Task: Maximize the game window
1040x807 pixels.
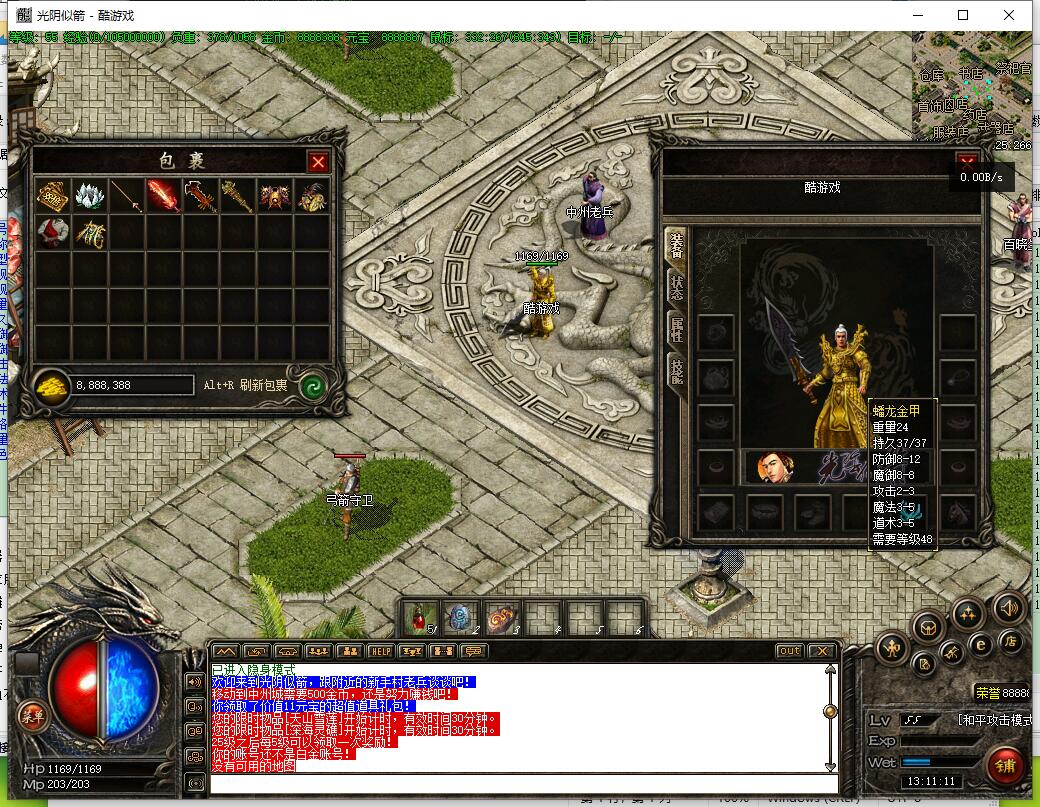Action: point(963,15)
